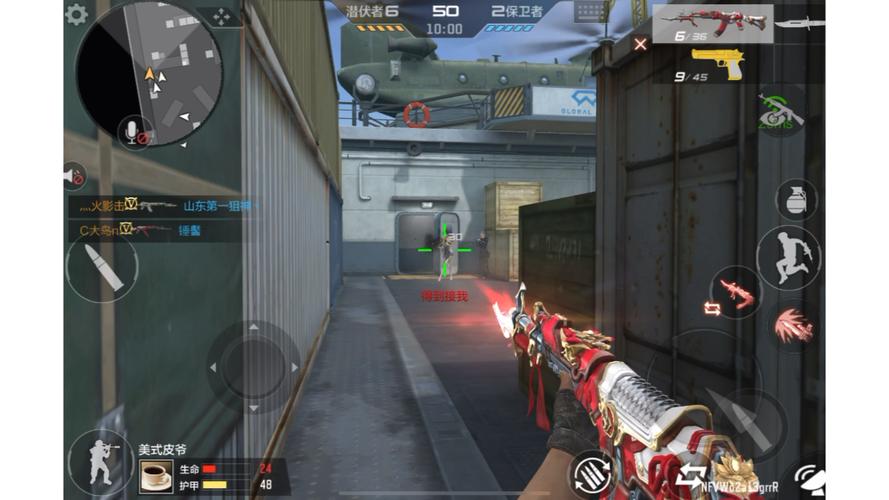Close the weapon panel with the X

coord(640,43)
